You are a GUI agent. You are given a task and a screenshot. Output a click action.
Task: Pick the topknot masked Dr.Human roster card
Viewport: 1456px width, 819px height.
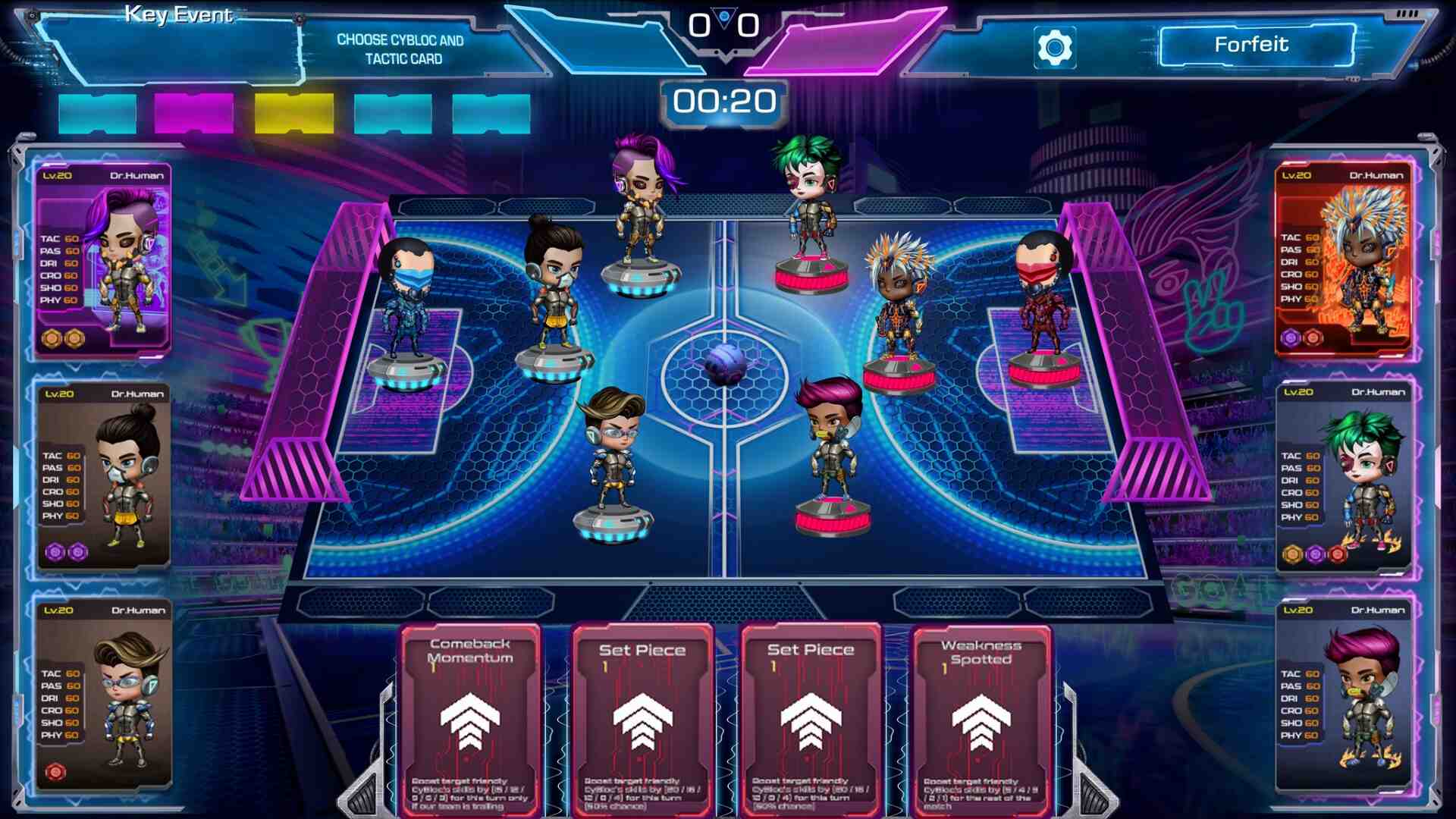click(x=103, y=476)
